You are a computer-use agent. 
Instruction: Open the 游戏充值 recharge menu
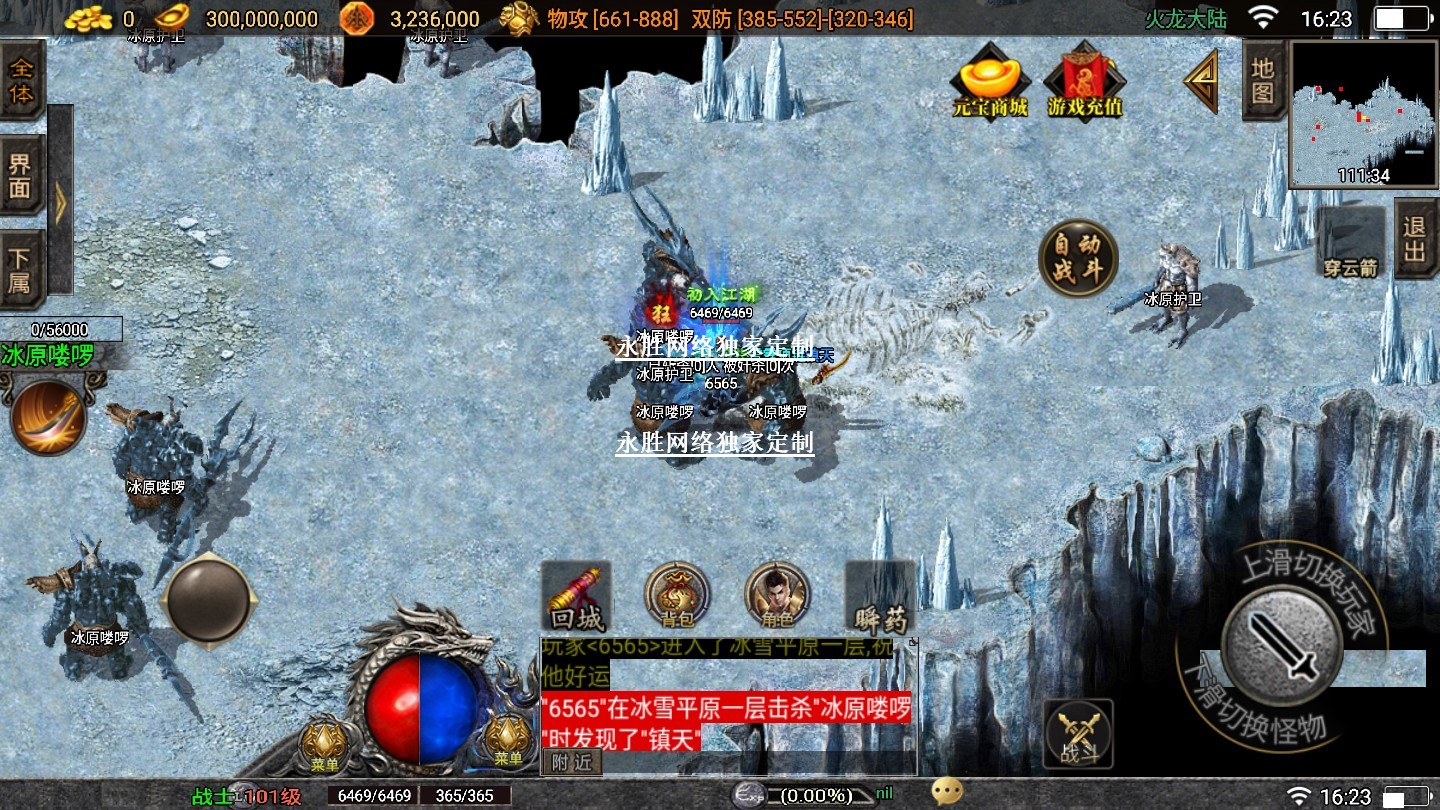tap(1084, 81)
